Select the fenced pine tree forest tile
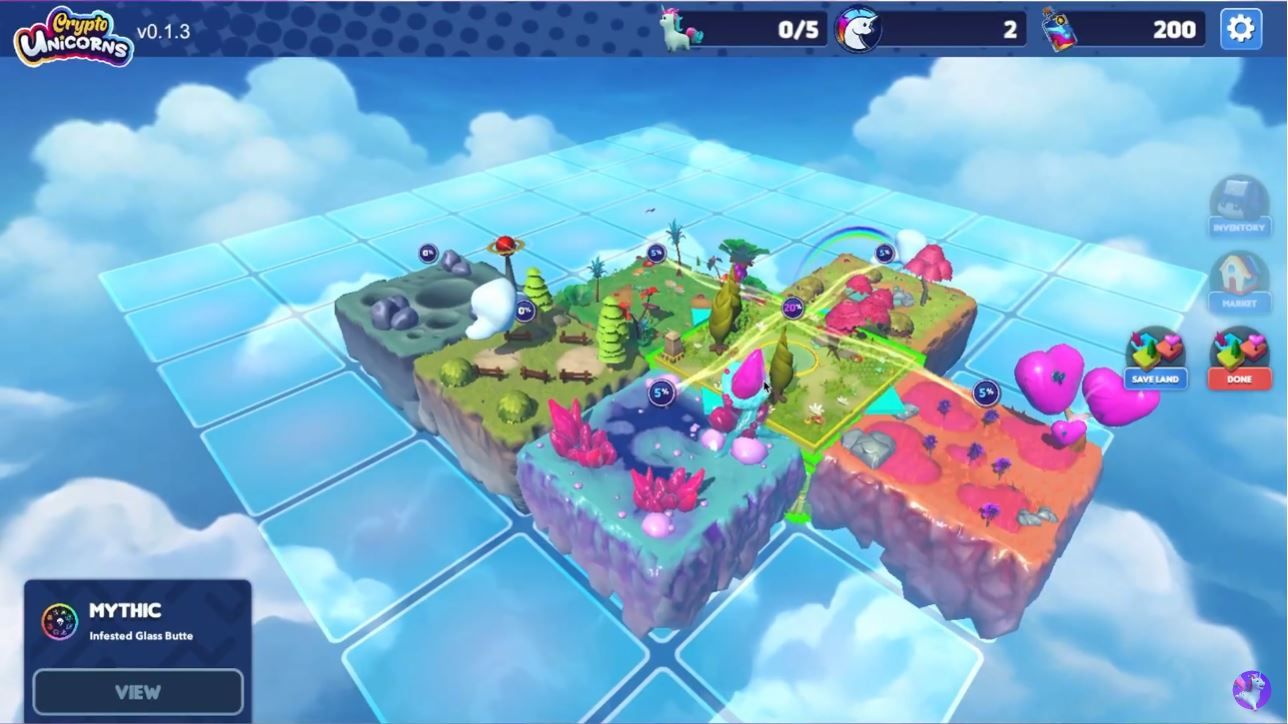 pyautogui.click(x=530, y=360)
